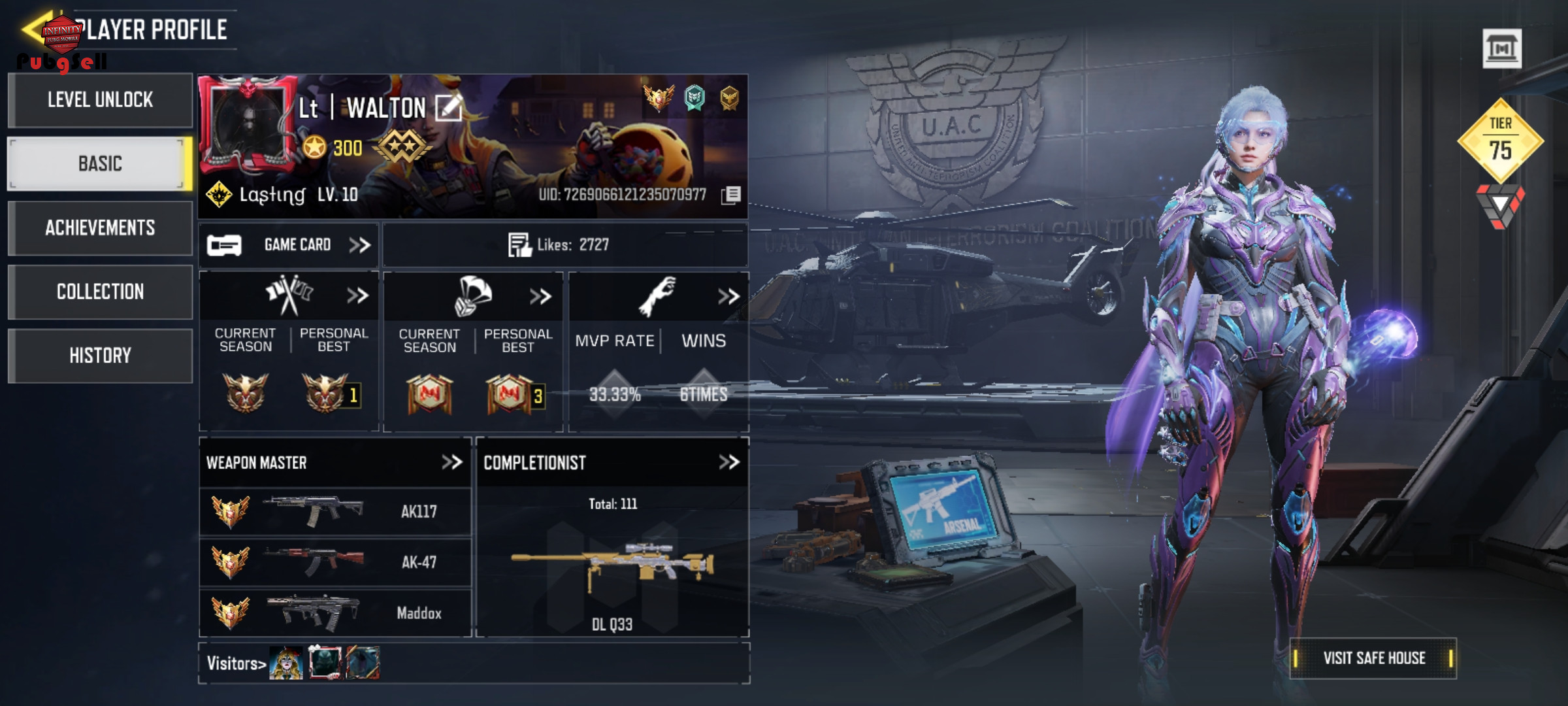This screenshot has width=1568, height=706.
Task: Expand the multiplayer ranked stats panel
Action: pos(357,296)
